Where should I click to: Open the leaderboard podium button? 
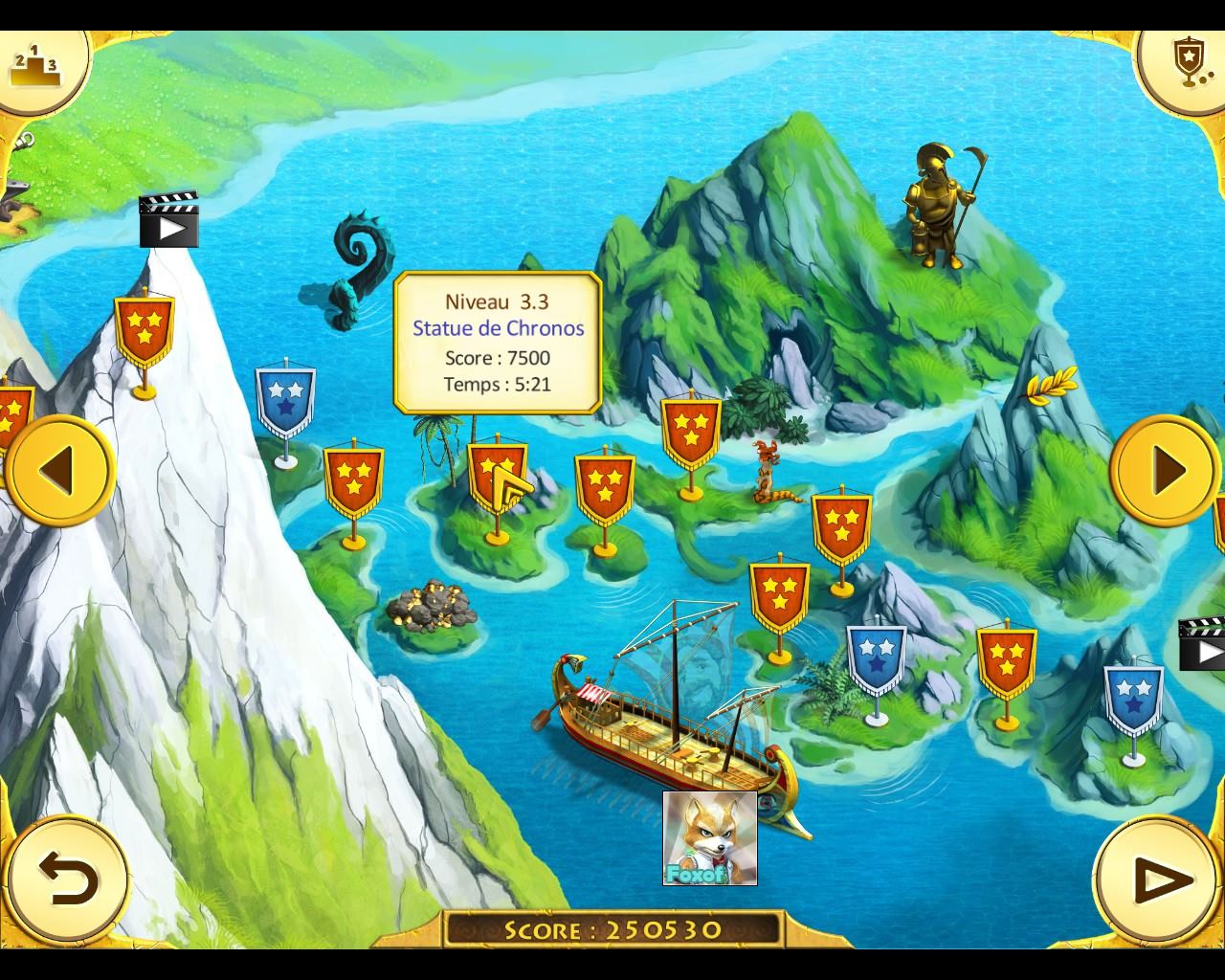point(35,64)
